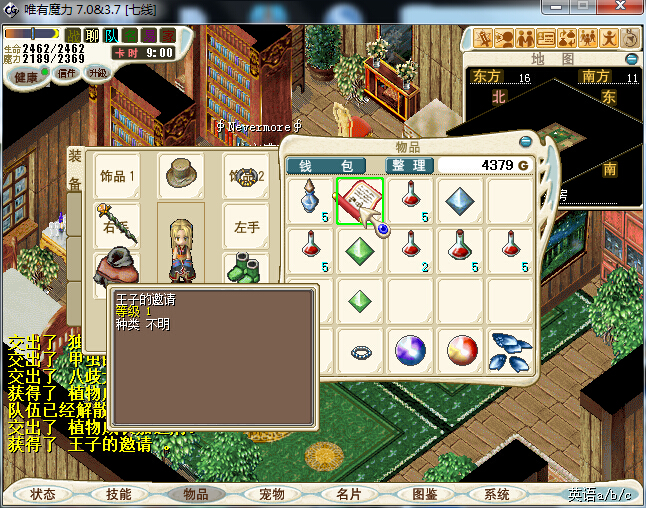Select the red-and-white swirl orb

coord(461,352)
